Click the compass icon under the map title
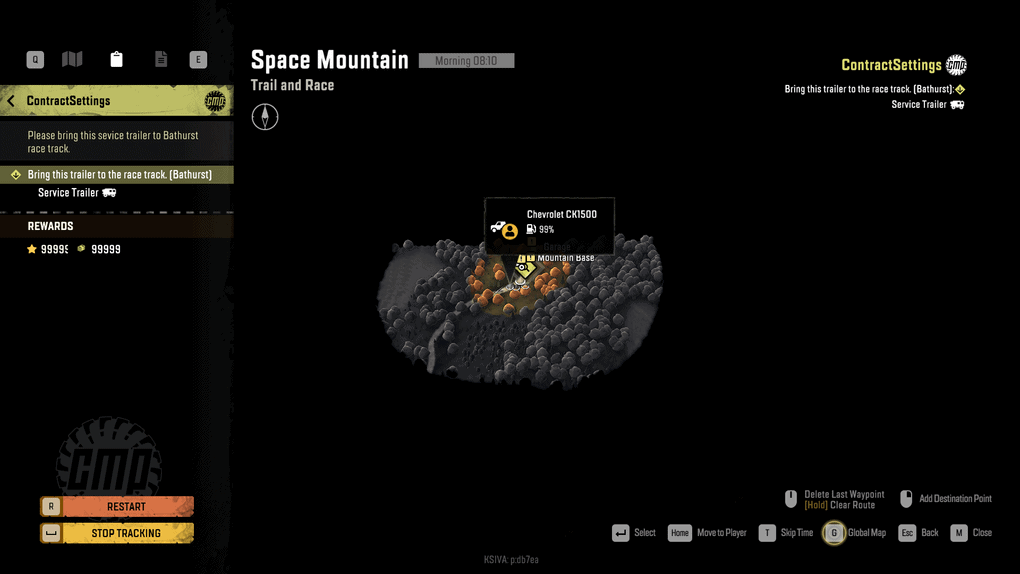 point(265,118)
